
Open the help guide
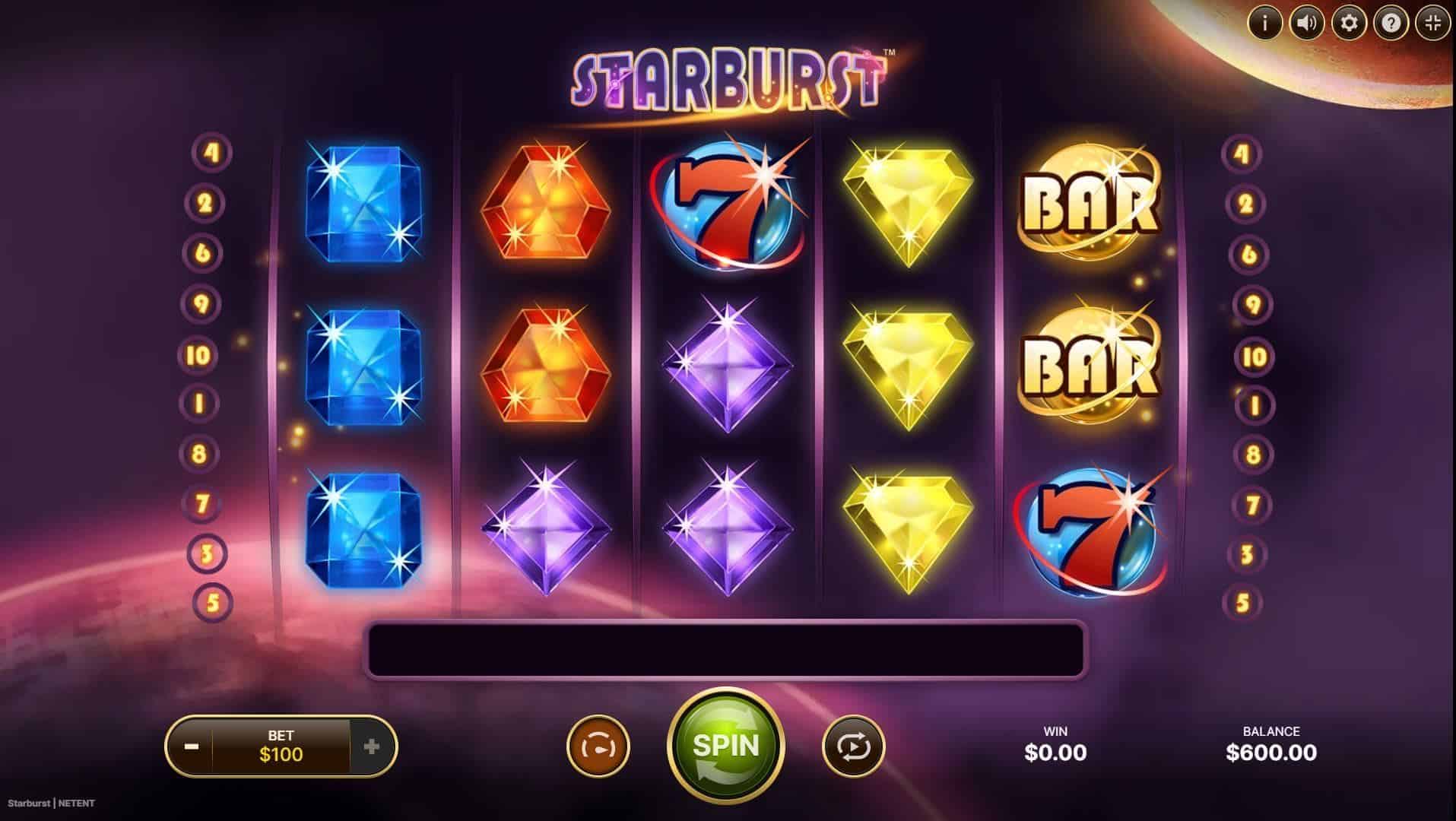tap(1391, 23)
